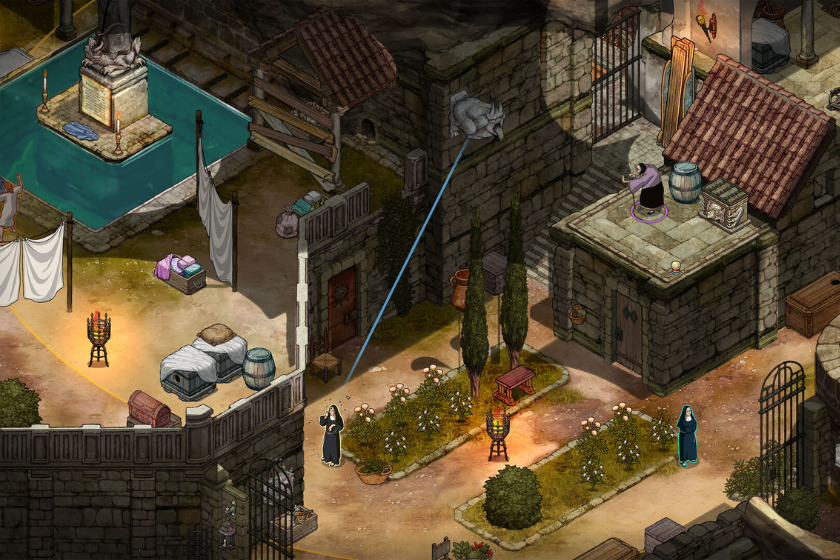The height and width of the screenshot is (560, 840).
Task: Select the old woman with the purple ring
Action: (x=648, y=187)
